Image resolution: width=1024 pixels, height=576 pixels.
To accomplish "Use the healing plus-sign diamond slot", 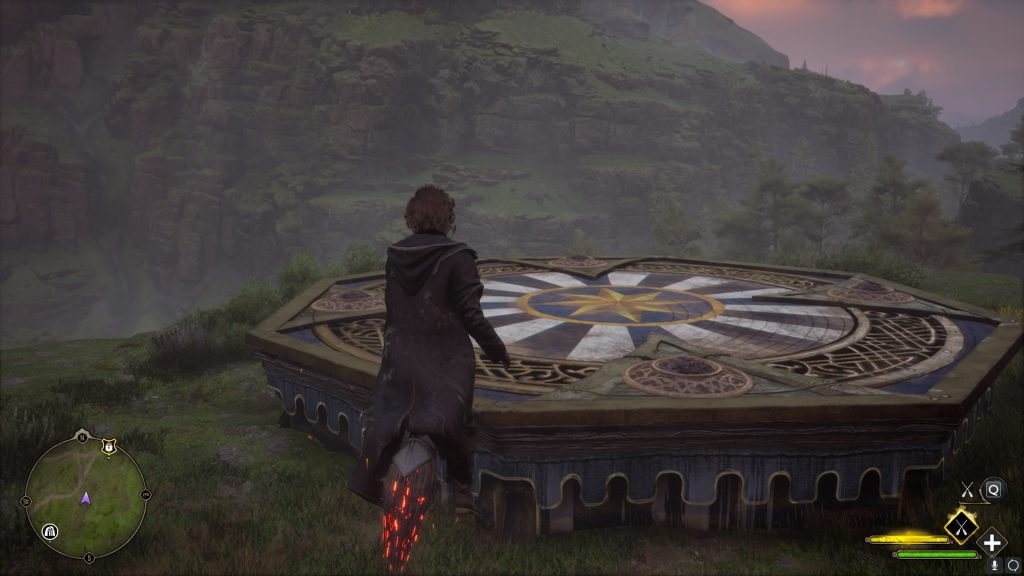I will 991,543.
